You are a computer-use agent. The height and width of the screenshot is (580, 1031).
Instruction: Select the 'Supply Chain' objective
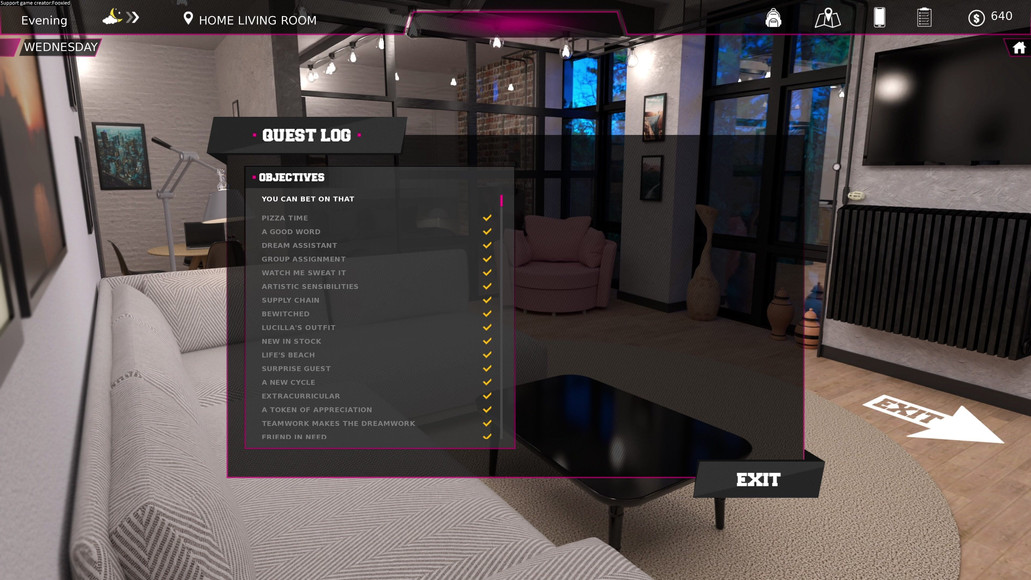point(291,300)
